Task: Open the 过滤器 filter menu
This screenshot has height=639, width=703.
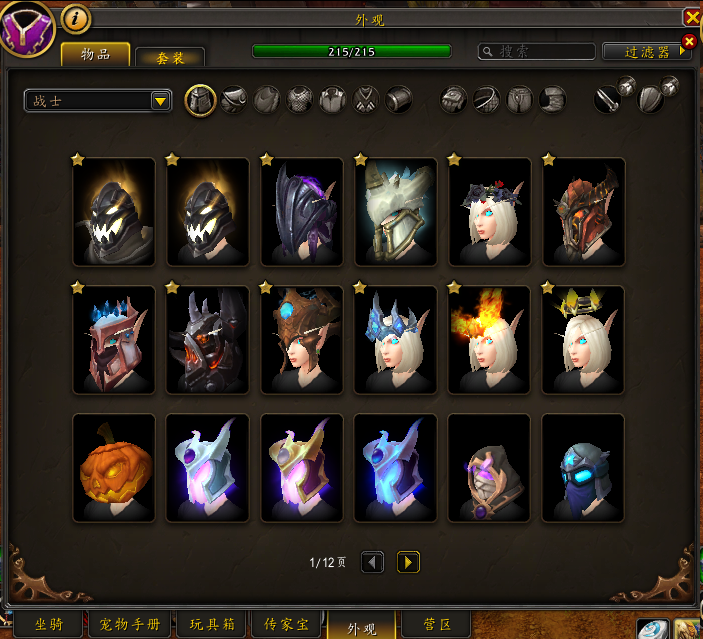Action: coord(646,52)
